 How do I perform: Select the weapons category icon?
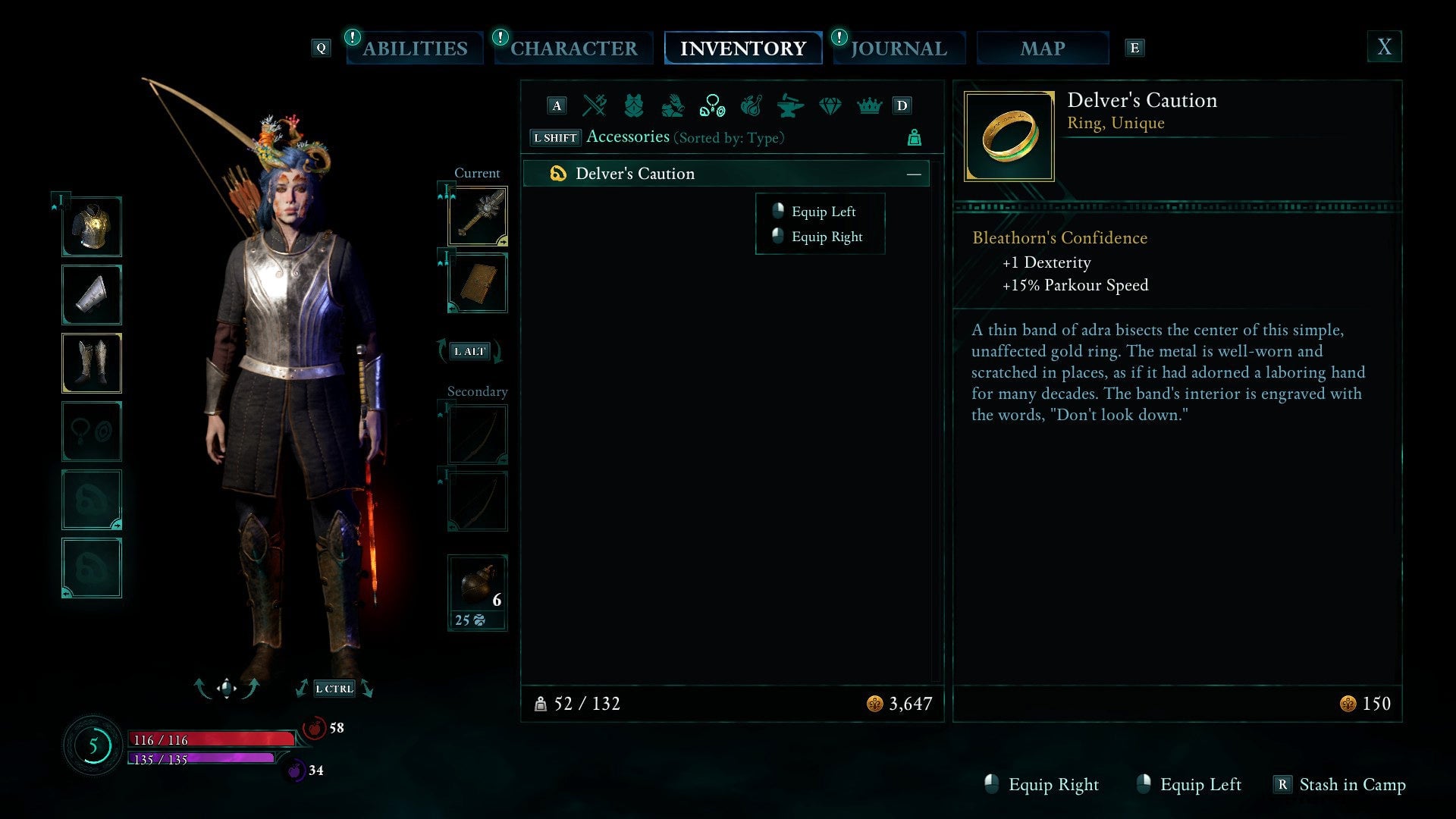594,106
